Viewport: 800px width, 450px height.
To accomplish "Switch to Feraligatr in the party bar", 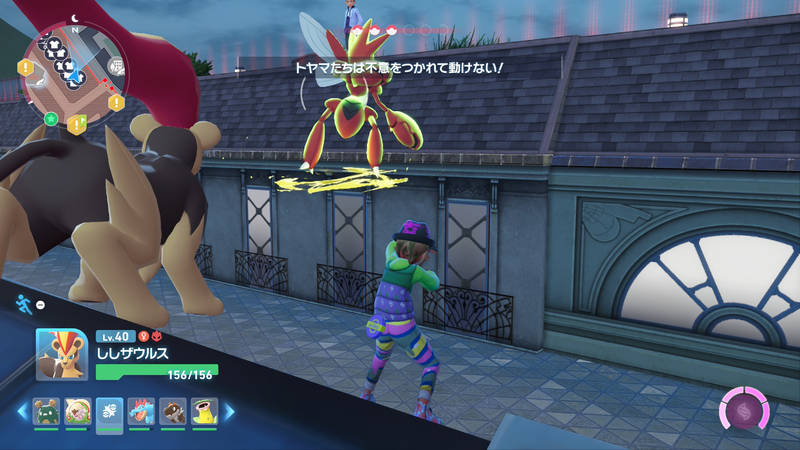I will click(142, 411).
